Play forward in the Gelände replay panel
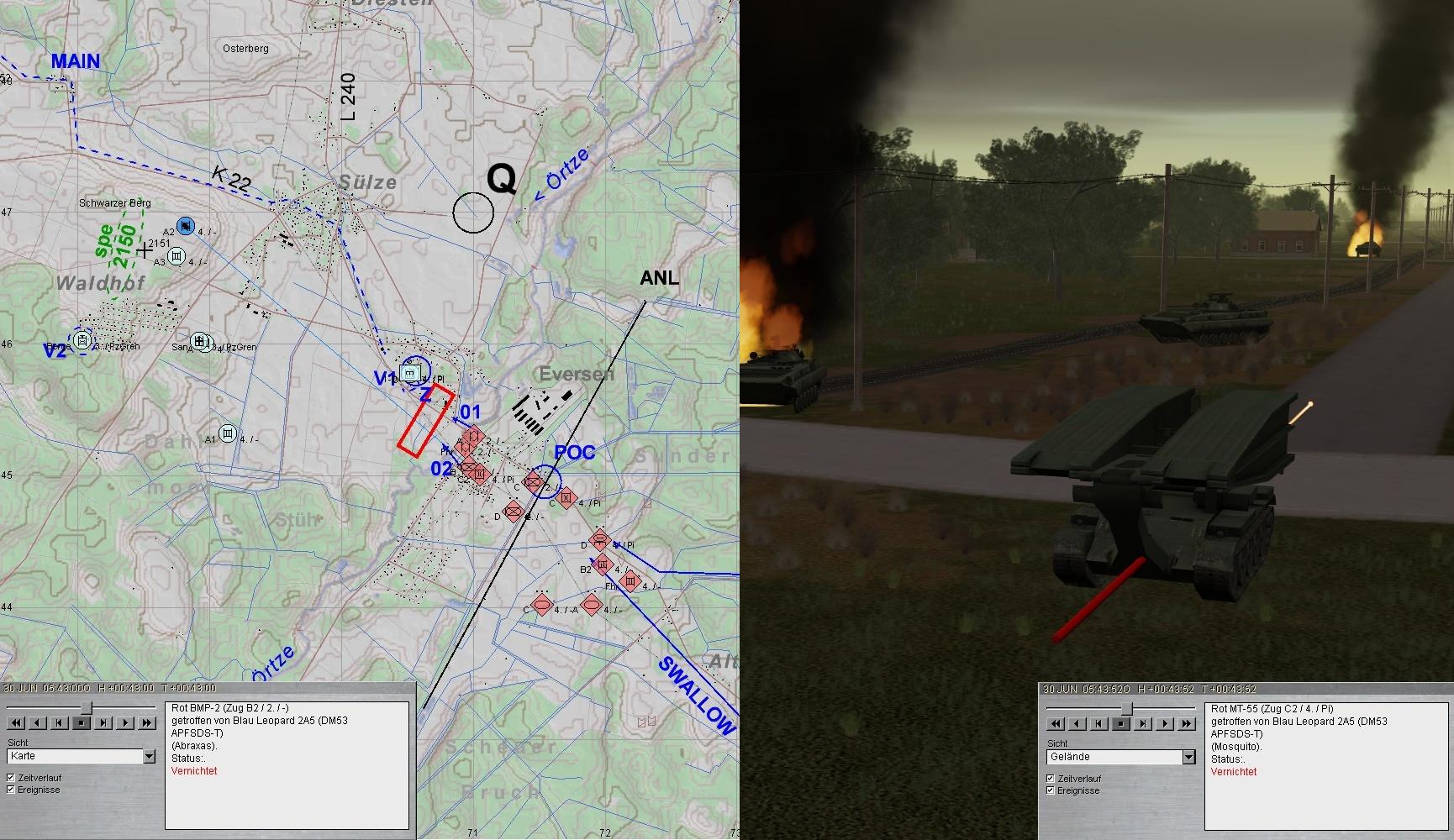Screen dimensions: 1454x840 click(1165, 723)
